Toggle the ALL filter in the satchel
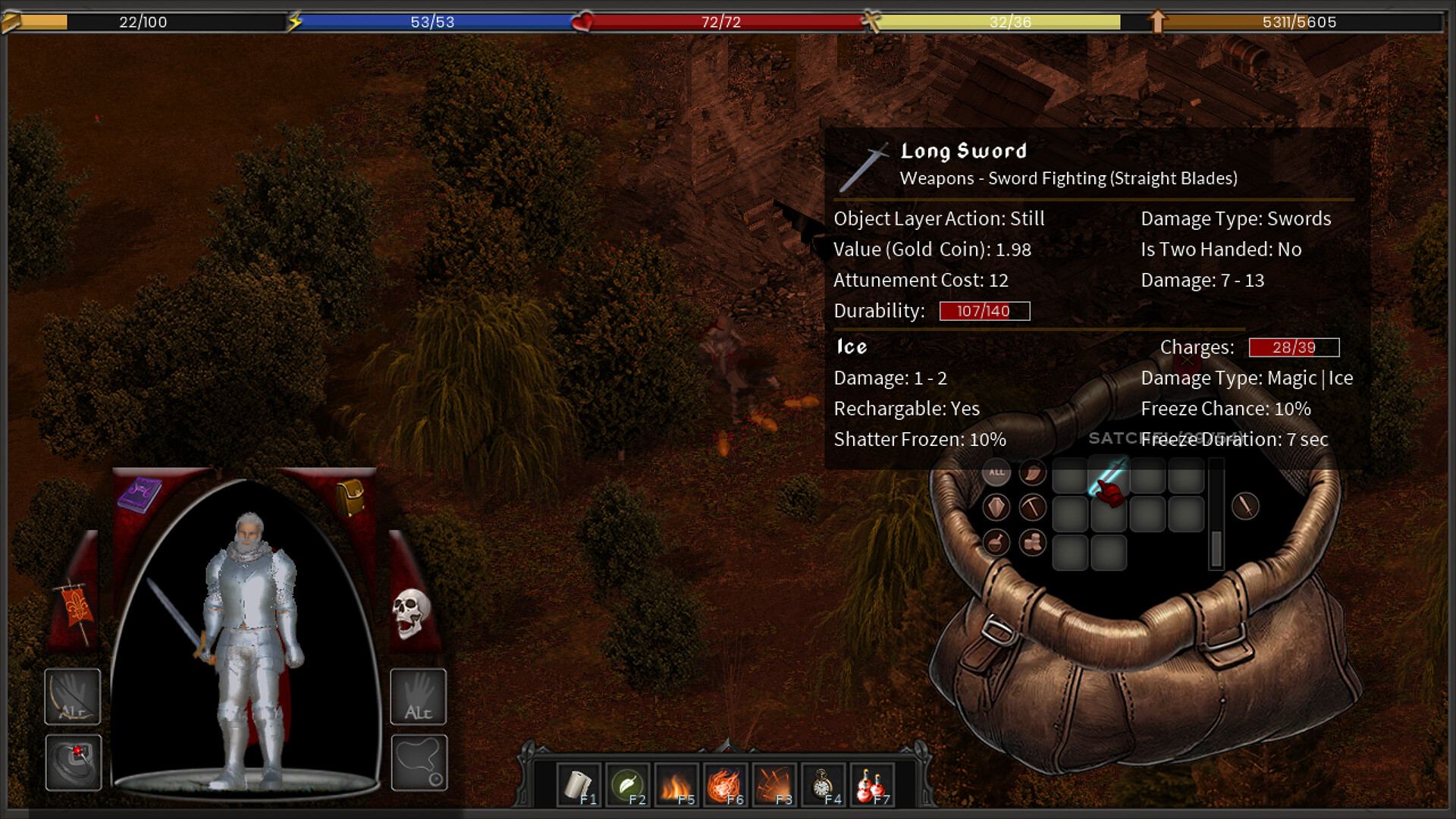Image resolution: width=1456 pixels, height=819 pixels. point(996,472)
